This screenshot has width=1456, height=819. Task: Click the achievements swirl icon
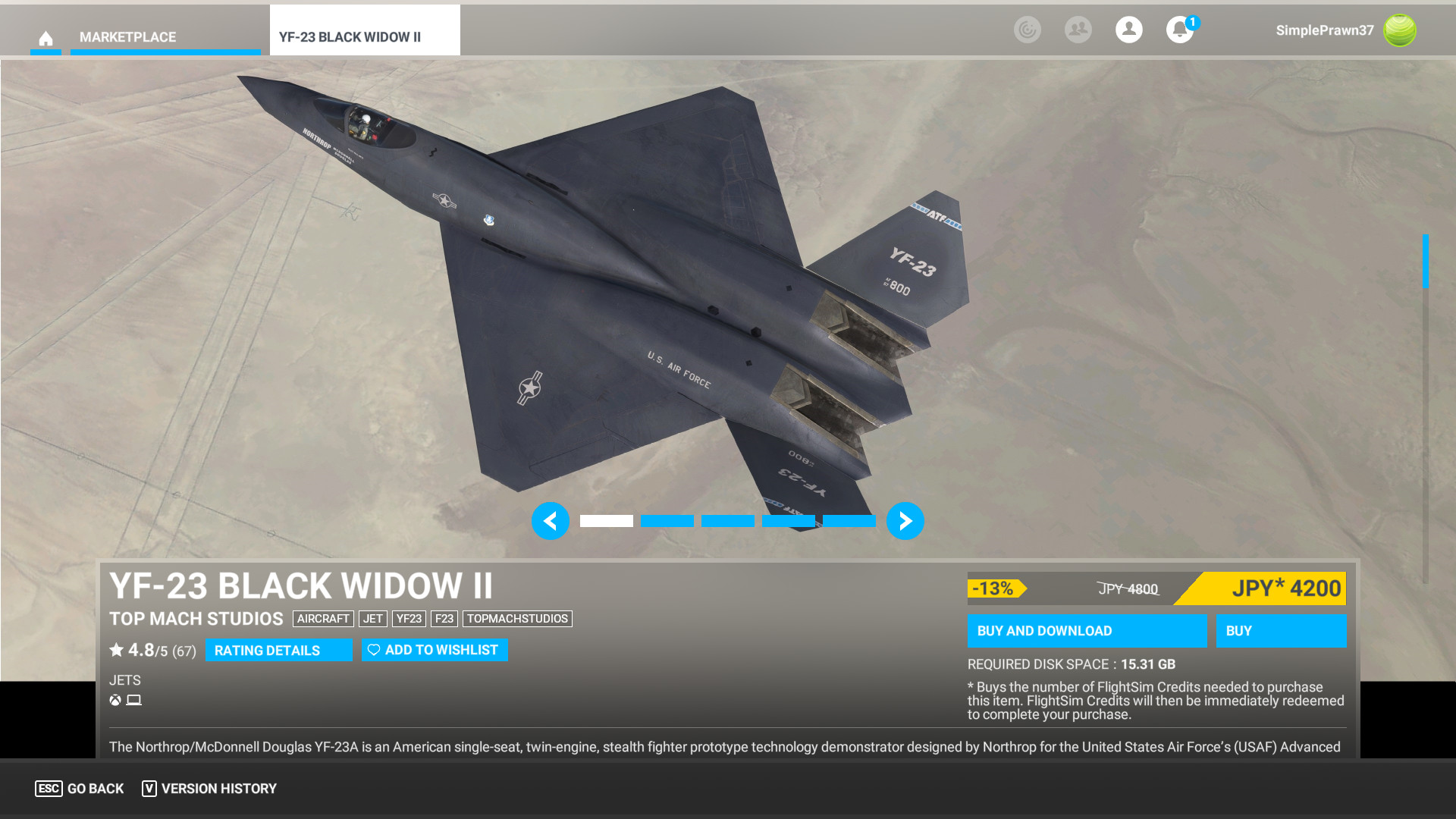(1027, 30)
